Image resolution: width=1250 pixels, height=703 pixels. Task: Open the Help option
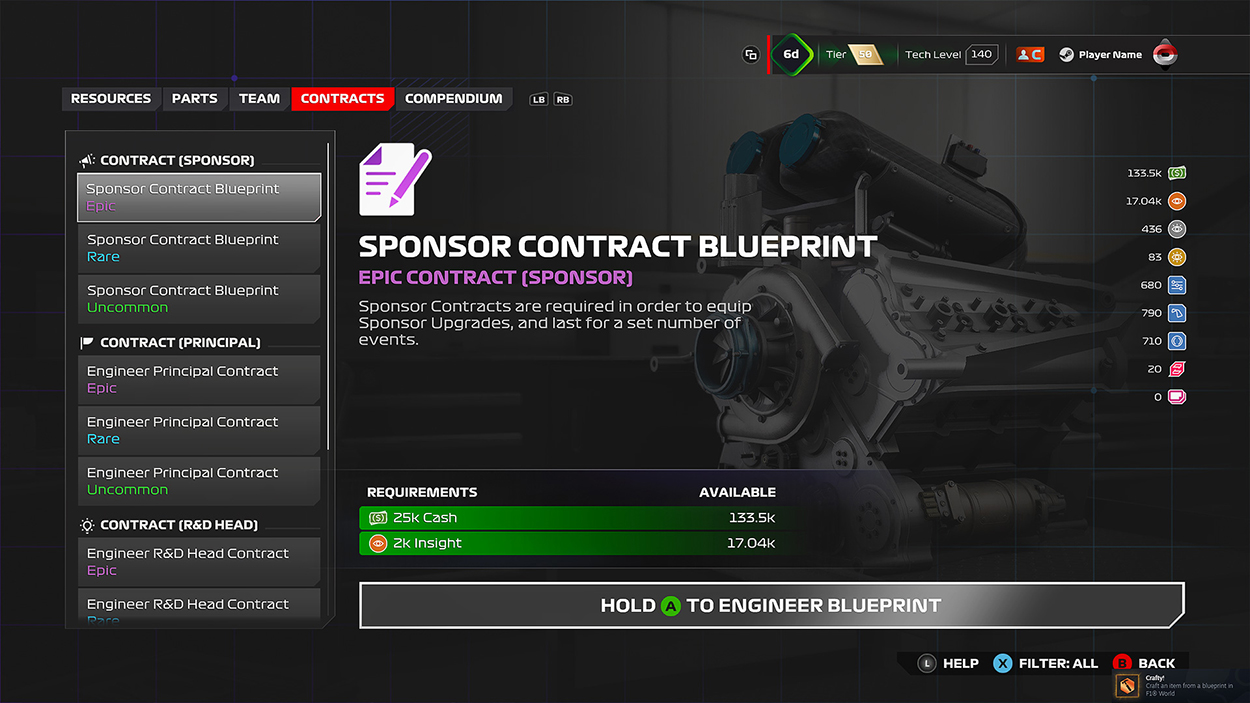[x=948, y=663]
